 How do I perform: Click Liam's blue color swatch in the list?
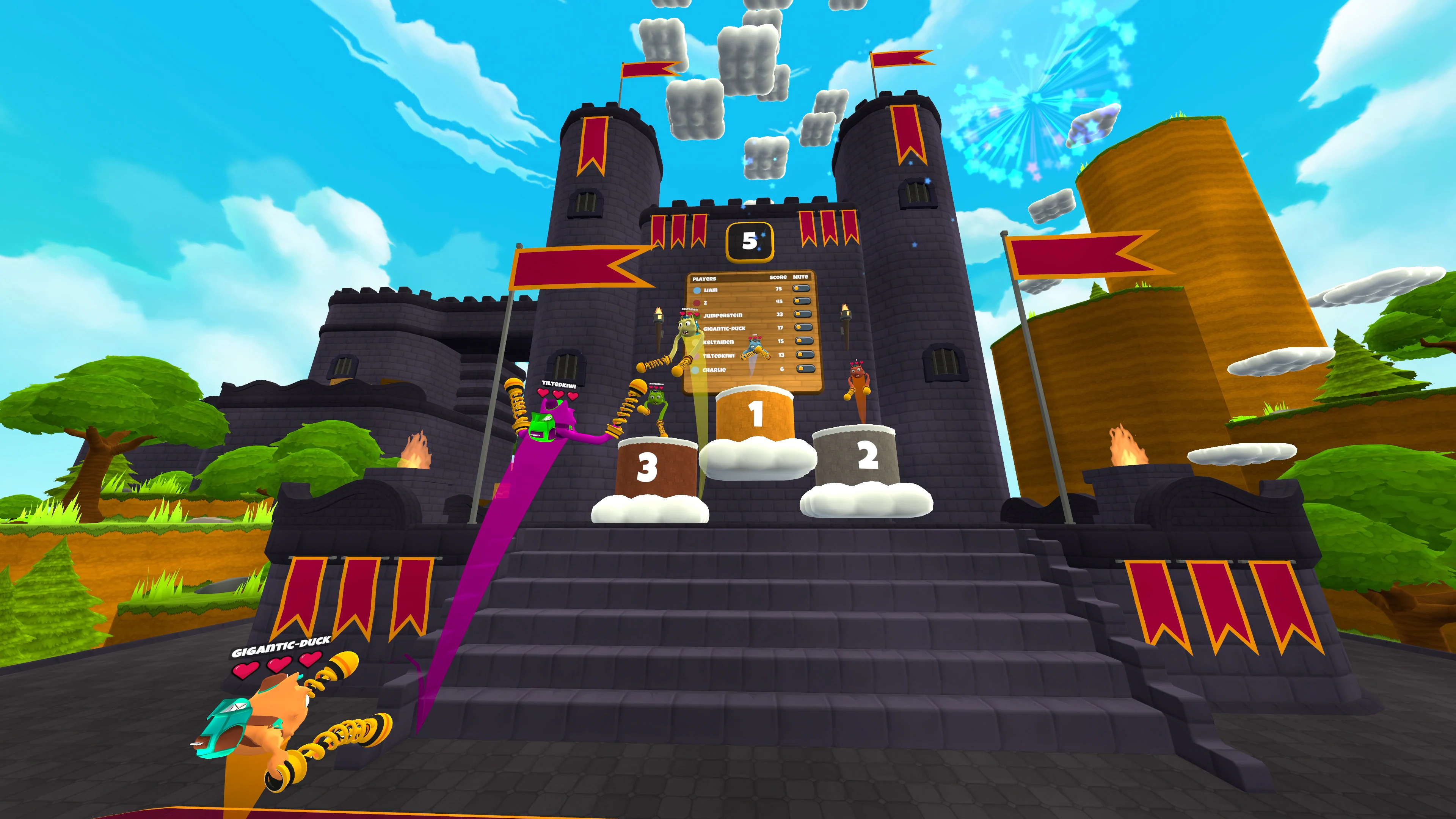[x=697, y=290]
